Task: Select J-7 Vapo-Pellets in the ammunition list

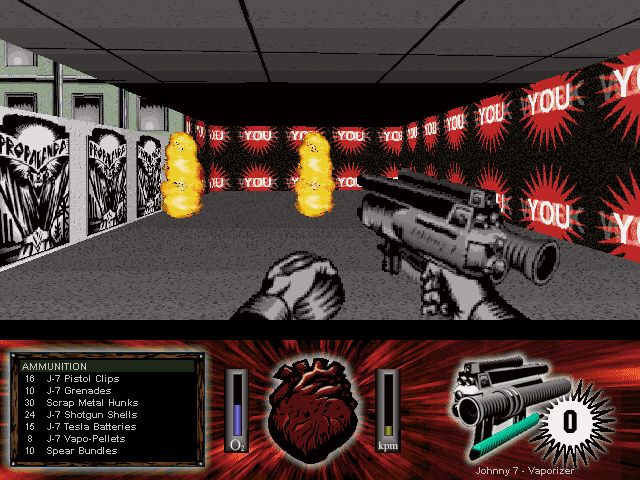Action: pyautogui.click(x=85, y=439)
